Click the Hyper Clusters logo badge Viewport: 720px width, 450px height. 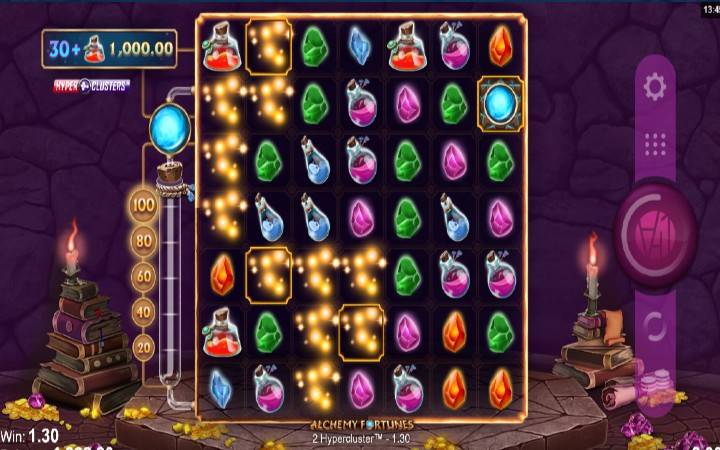point(91,87)
